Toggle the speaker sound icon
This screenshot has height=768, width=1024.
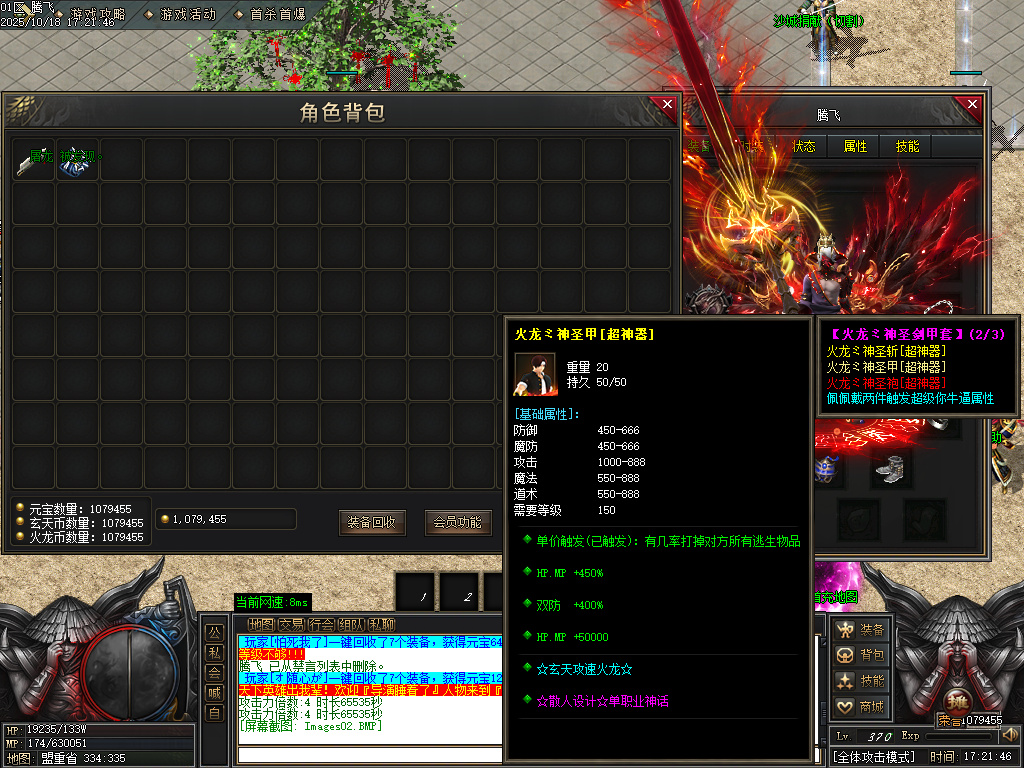(1009, 735)
